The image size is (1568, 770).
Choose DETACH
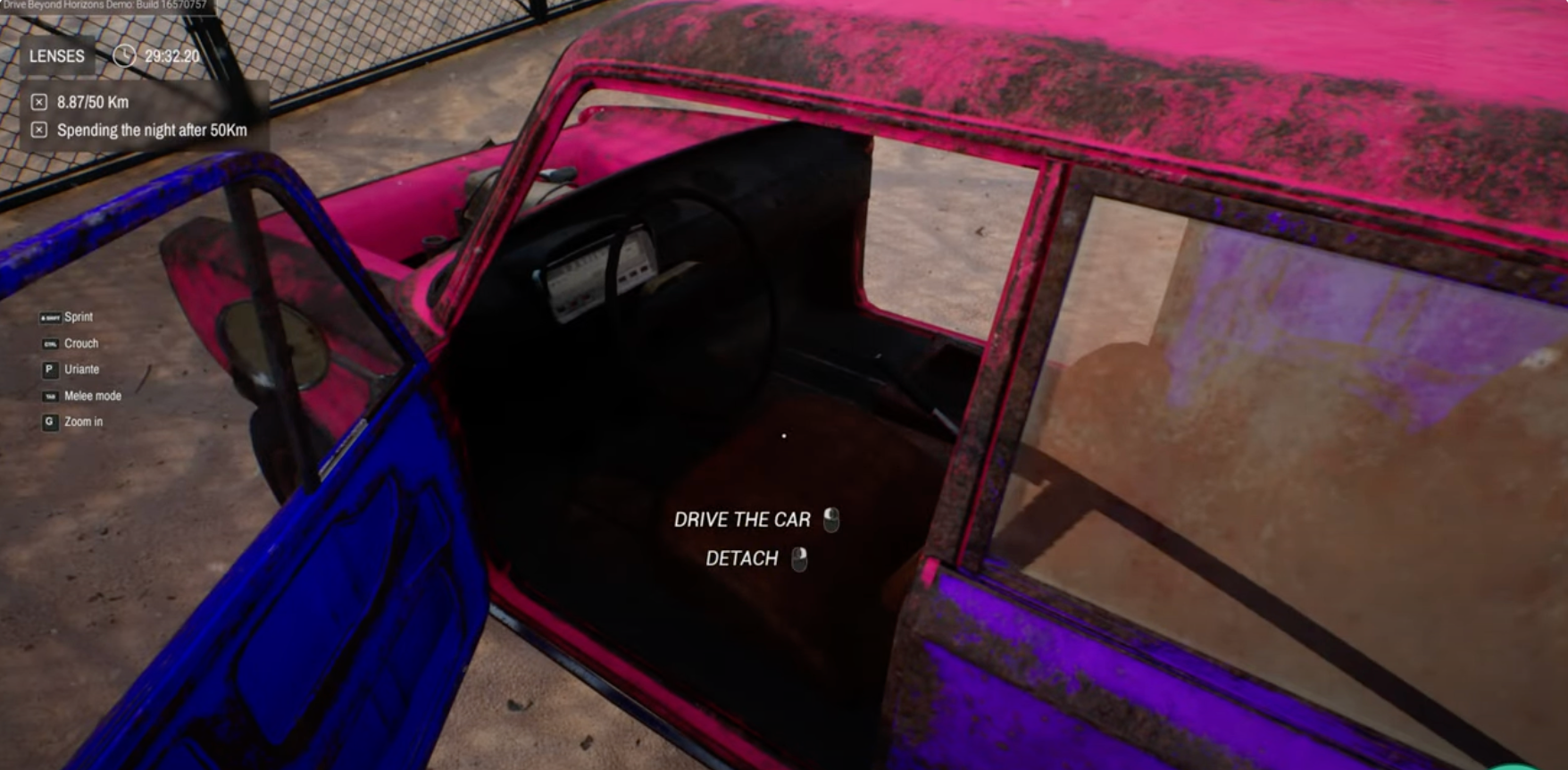(742, 559)
